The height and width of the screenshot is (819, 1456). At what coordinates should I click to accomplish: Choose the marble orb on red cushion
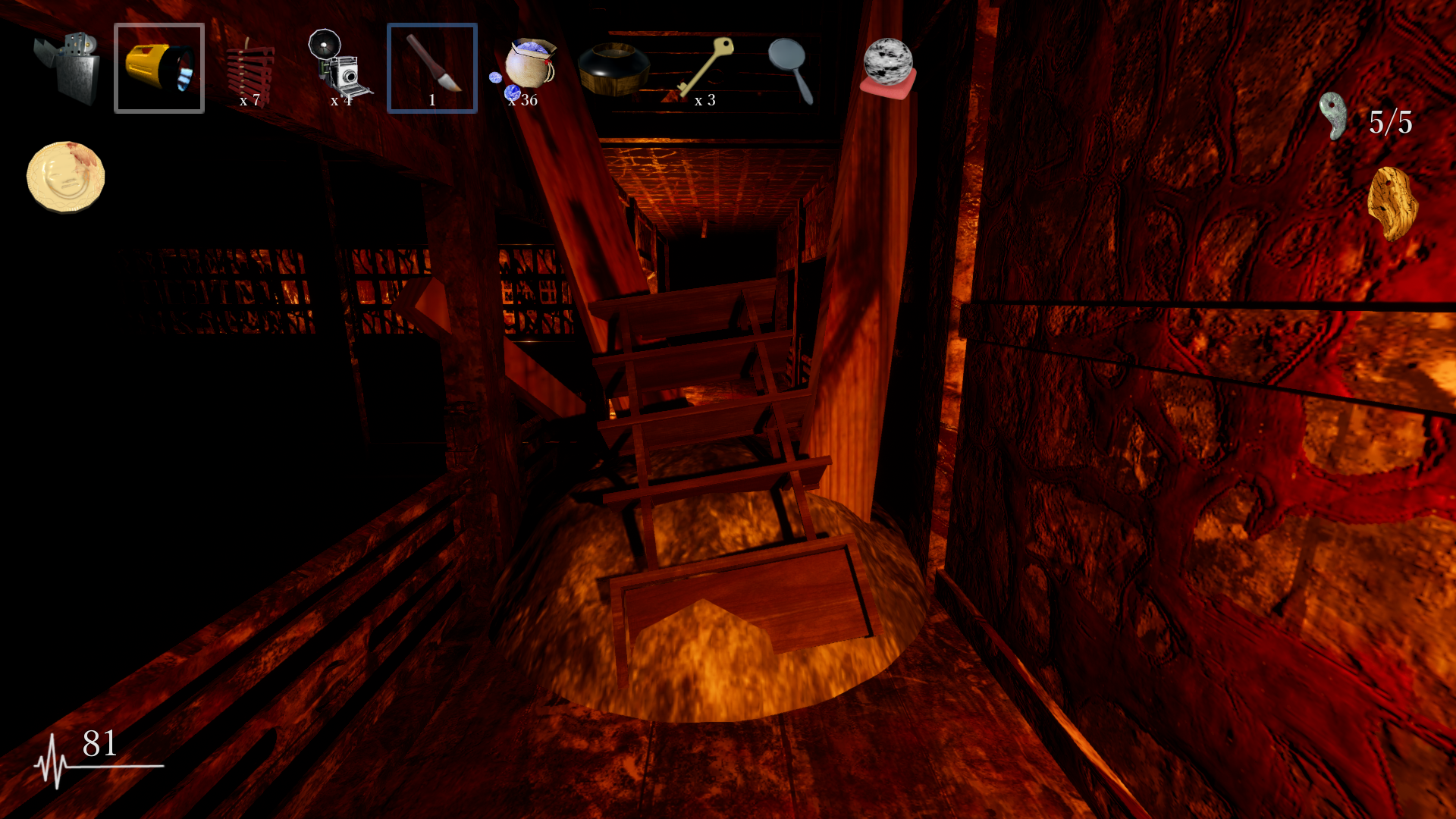888,68
